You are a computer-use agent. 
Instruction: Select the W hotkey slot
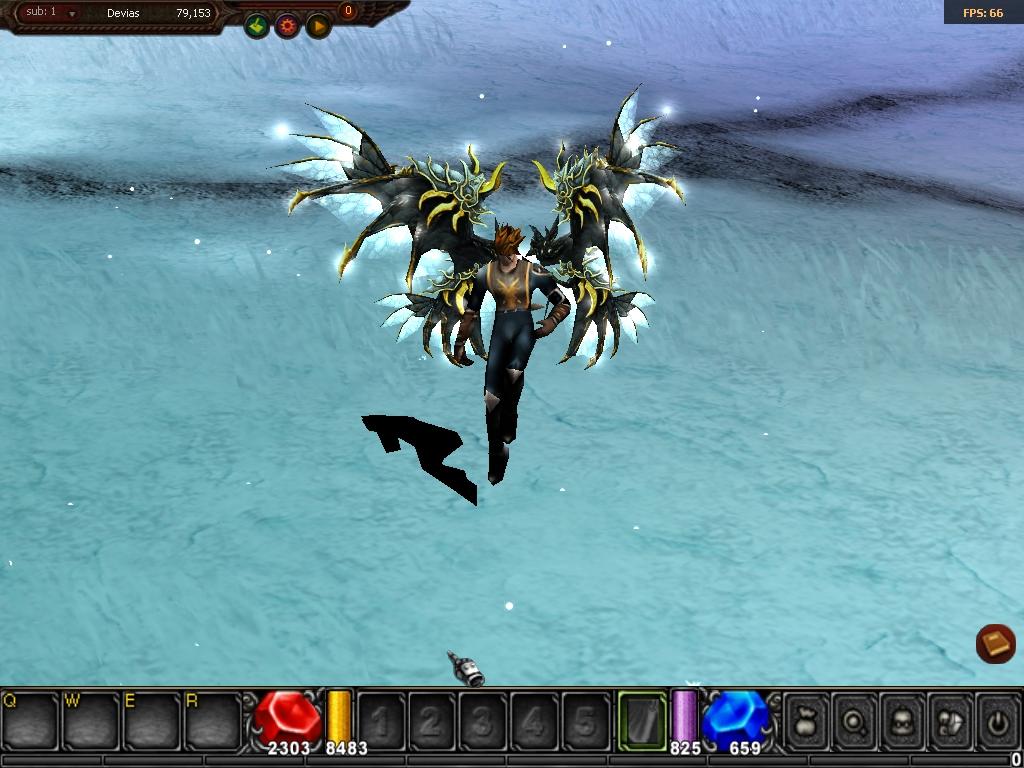click(91, 721)
